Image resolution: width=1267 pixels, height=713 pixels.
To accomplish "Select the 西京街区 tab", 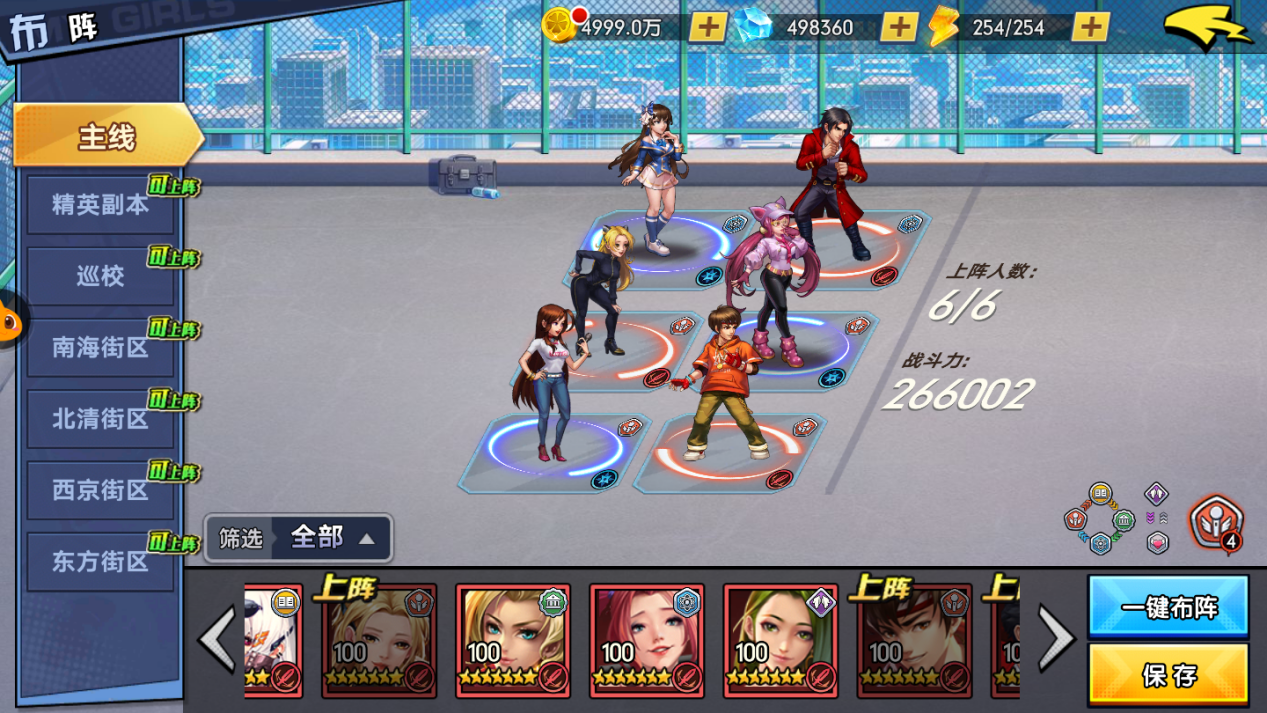I will 100,490.
